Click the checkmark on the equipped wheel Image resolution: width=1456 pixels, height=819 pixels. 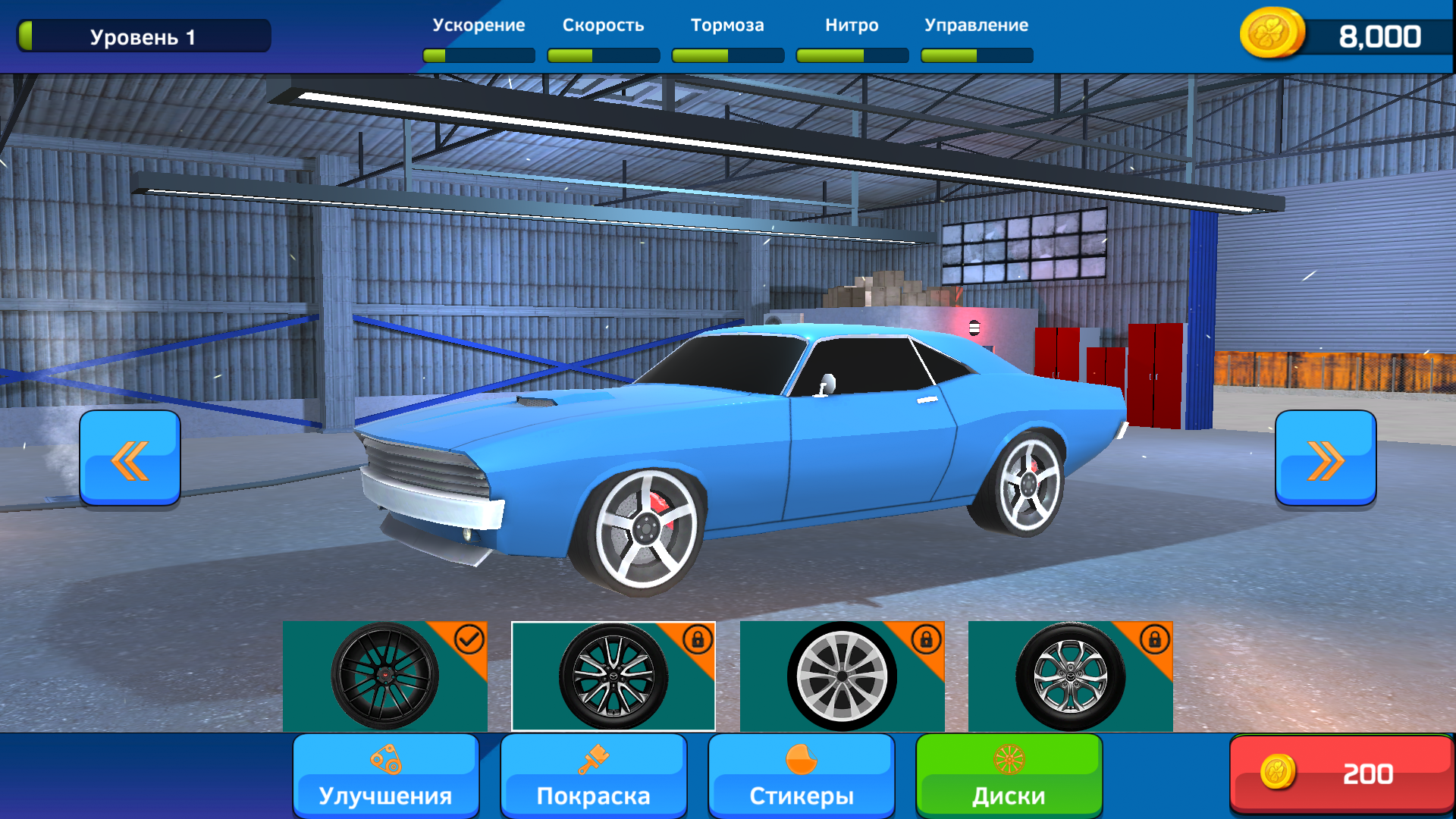coord(469,638)
